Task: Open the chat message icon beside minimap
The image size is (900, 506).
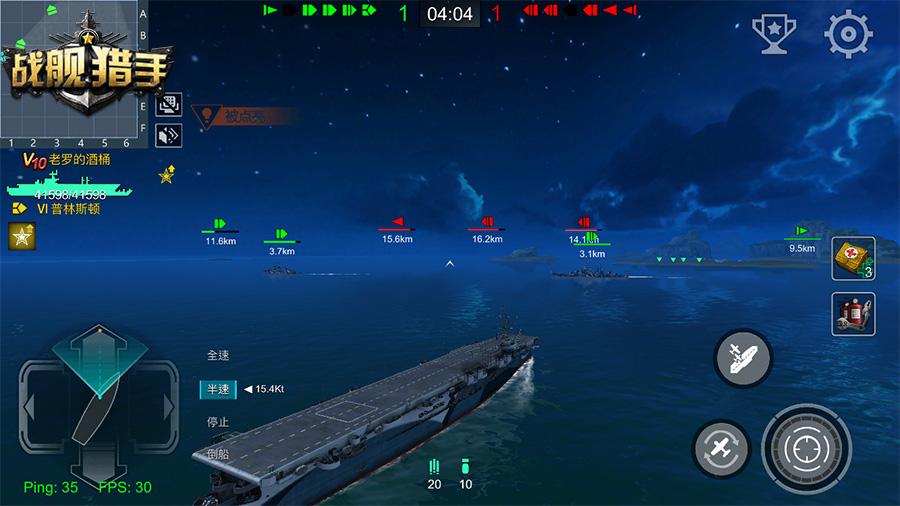Action: point(169,105)
